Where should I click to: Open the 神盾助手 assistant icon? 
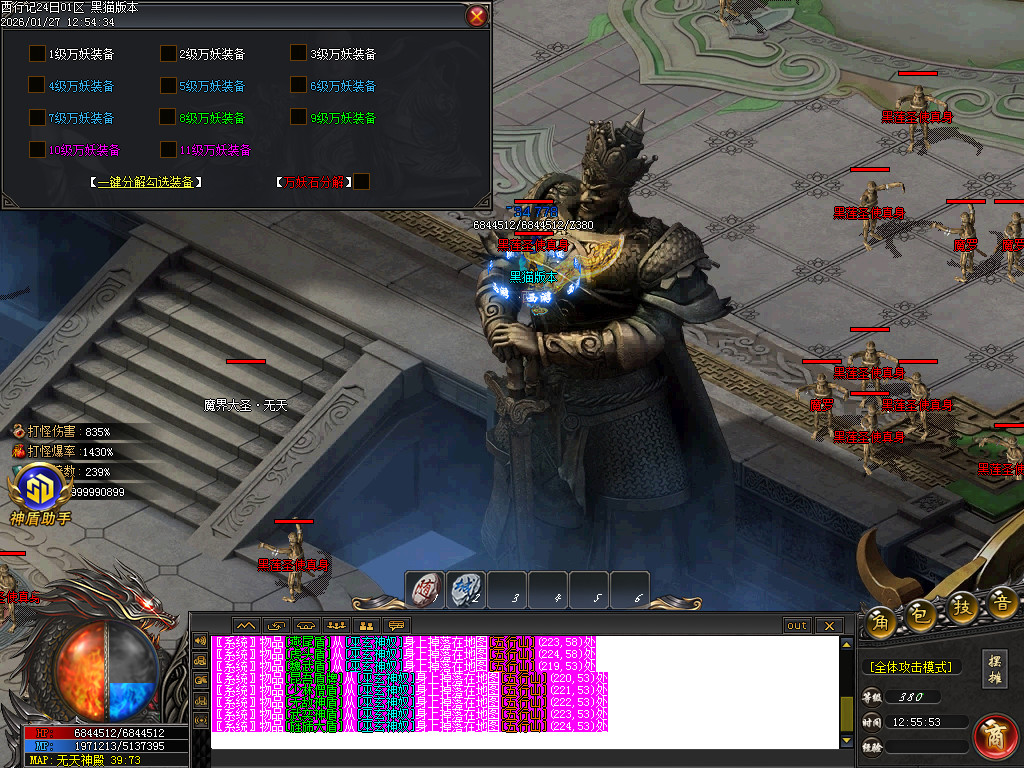tap(40, 490)
